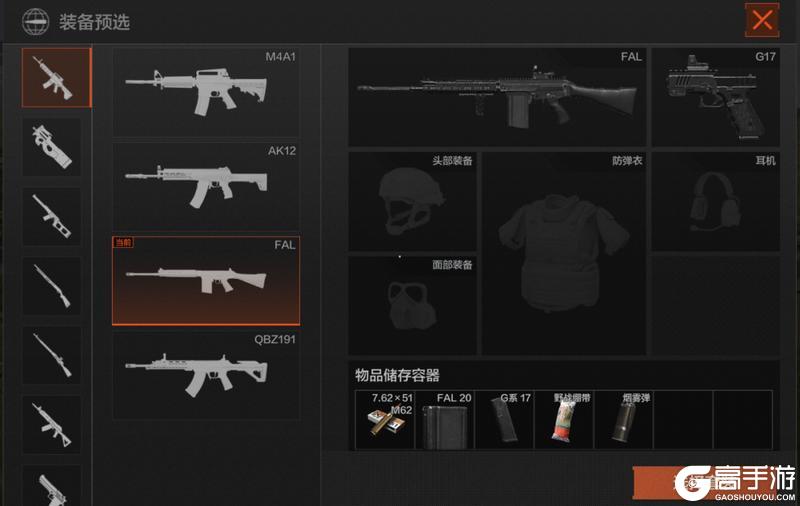
Task: Select the FAL 20 magazine item
Action: pyautogui.click(x=444, y=420)
